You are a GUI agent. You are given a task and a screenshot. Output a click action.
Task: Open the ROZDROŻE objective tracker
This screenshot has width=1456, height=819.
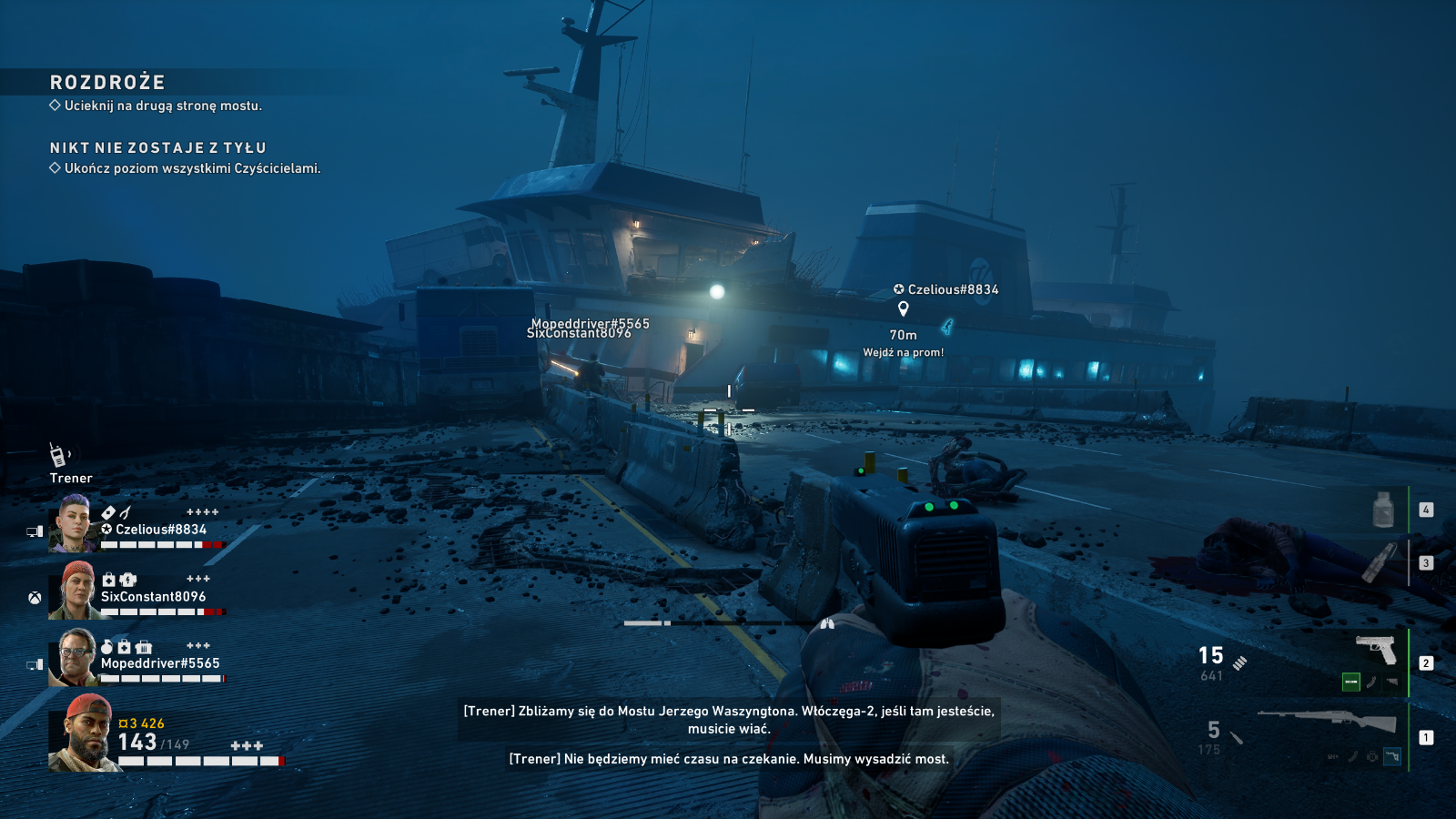pyautogui.click(x=107, y=83)
